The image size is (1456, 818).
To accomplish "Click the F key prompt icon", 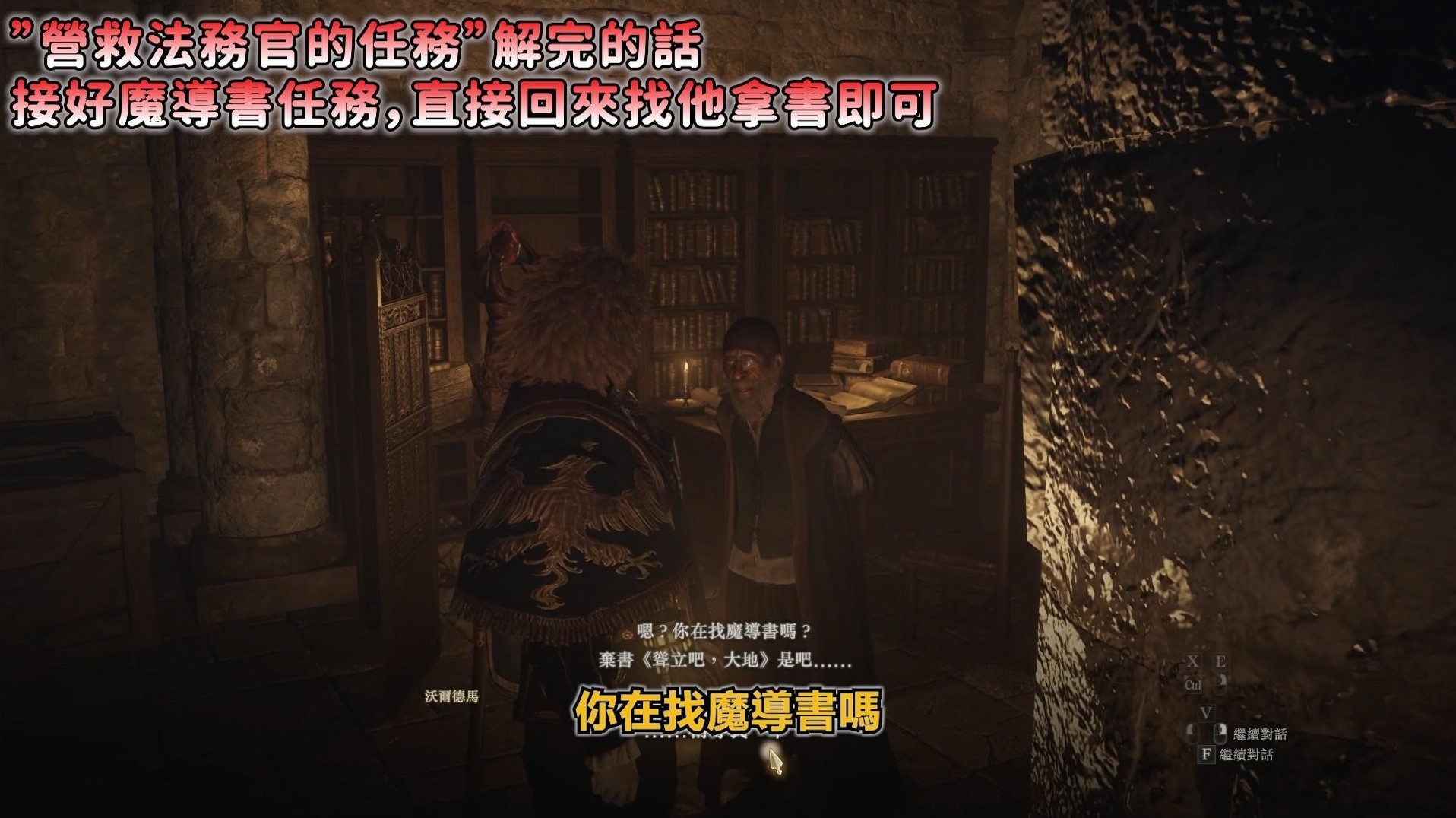I will coord(1208,756).
